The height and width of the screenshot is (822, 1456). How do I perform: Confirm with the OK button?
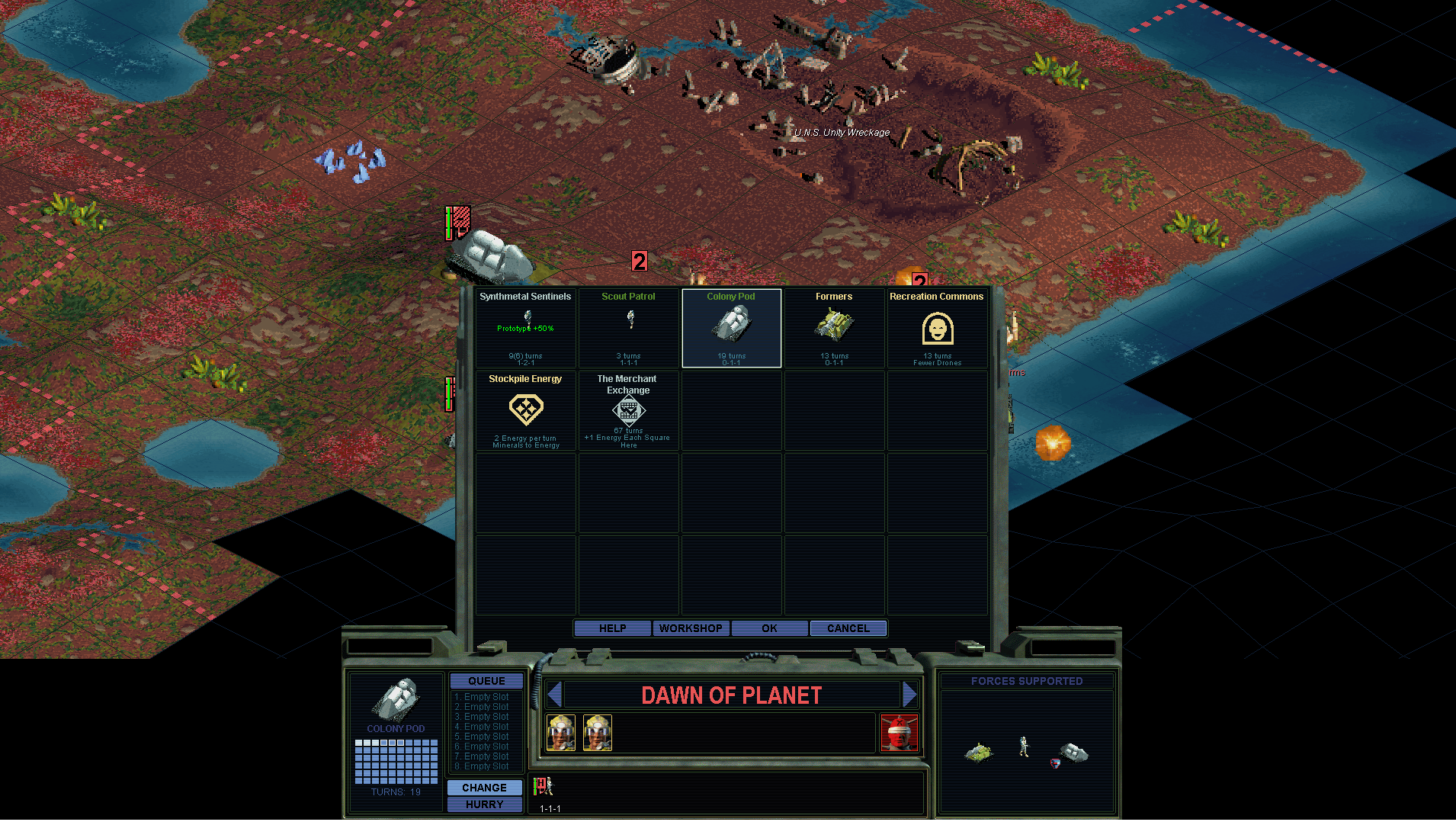point(769,628)
